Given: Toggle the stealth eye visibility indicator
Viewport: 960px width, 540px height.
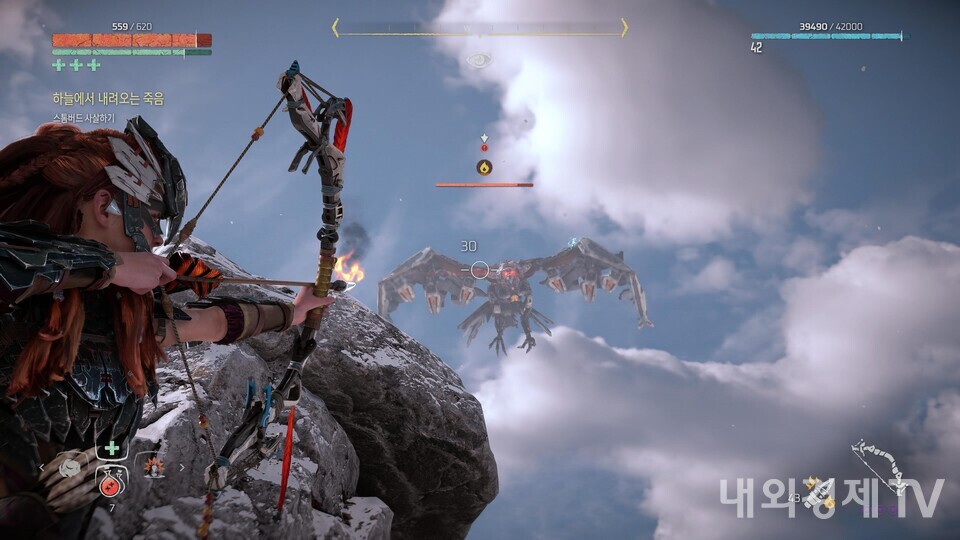Looking at the screenshot, I should click(x=480, y=61).
